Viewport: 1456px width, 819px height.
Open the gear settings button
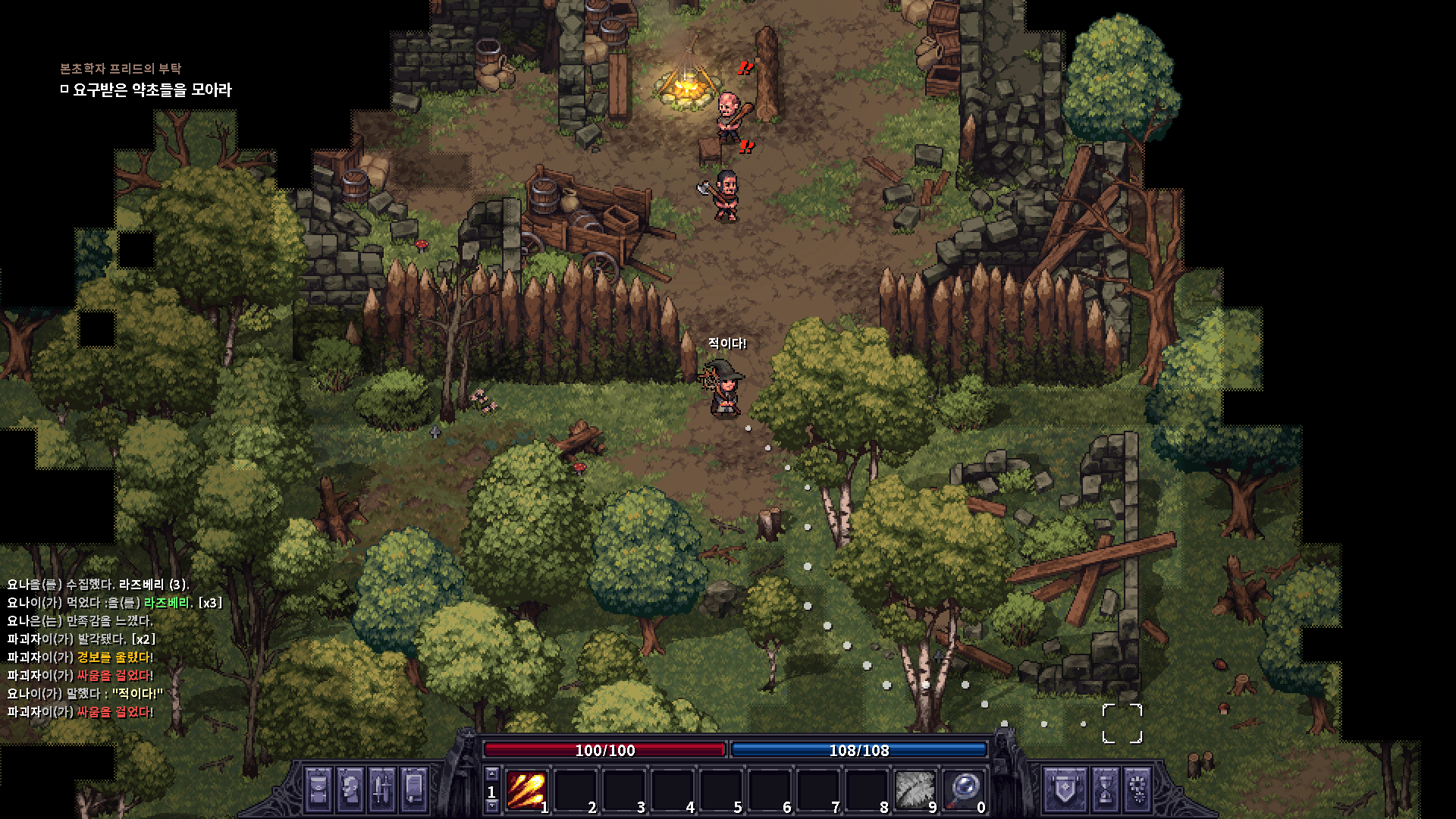pyautogui.click(x=1137, y=789)
